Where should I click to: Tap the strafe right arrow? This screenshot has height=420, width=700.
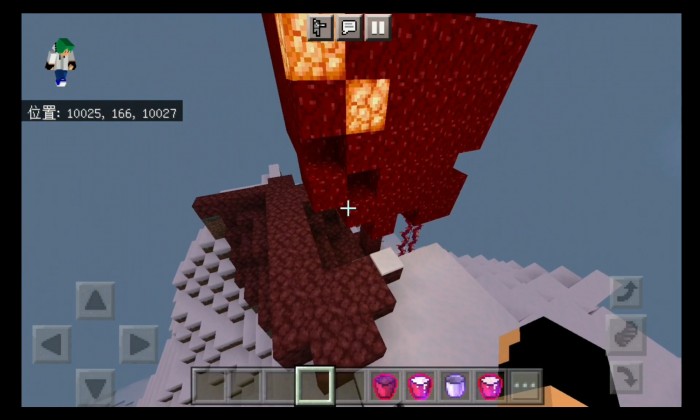138,344
